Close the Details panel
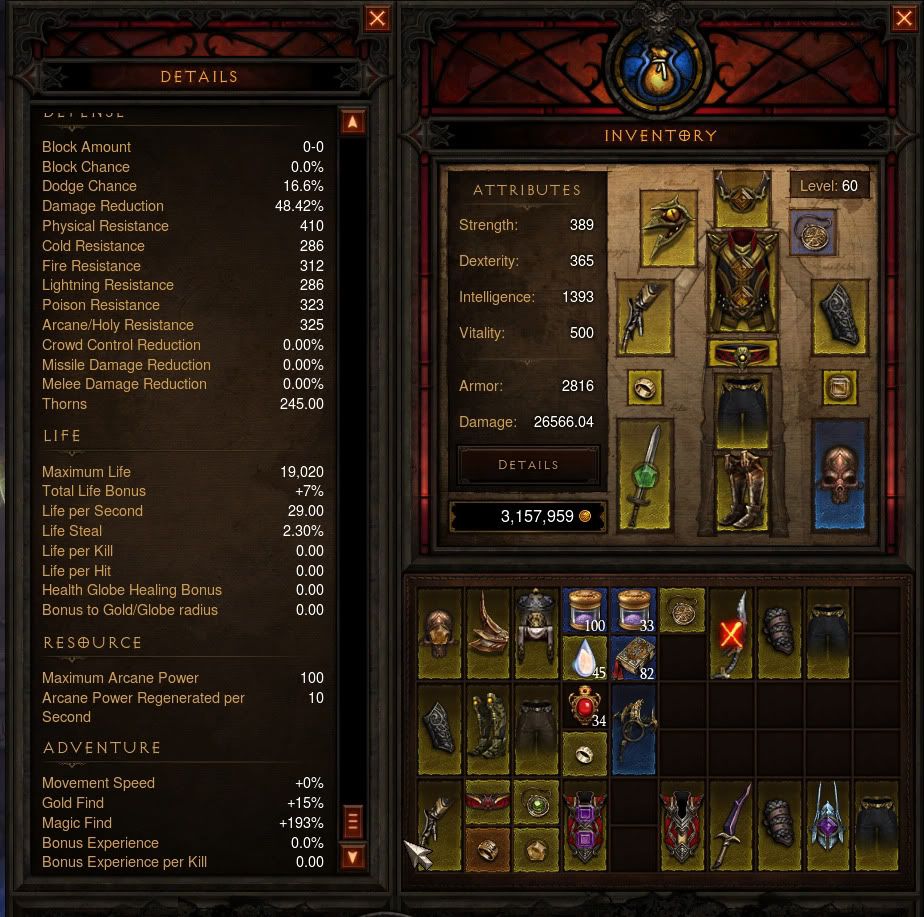The image size is (924, 917). [x=377, y=19]
